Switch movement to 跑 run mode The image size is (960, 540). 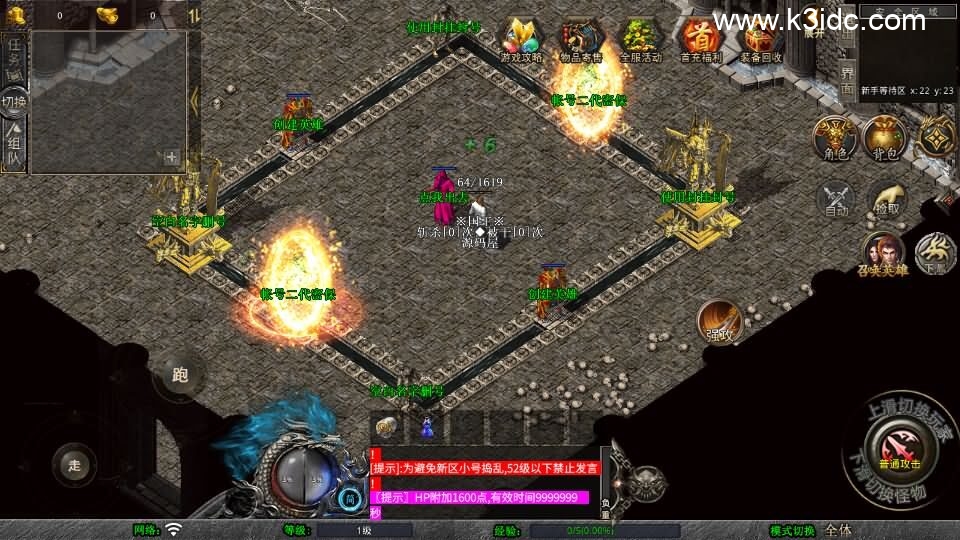[180, 375]
